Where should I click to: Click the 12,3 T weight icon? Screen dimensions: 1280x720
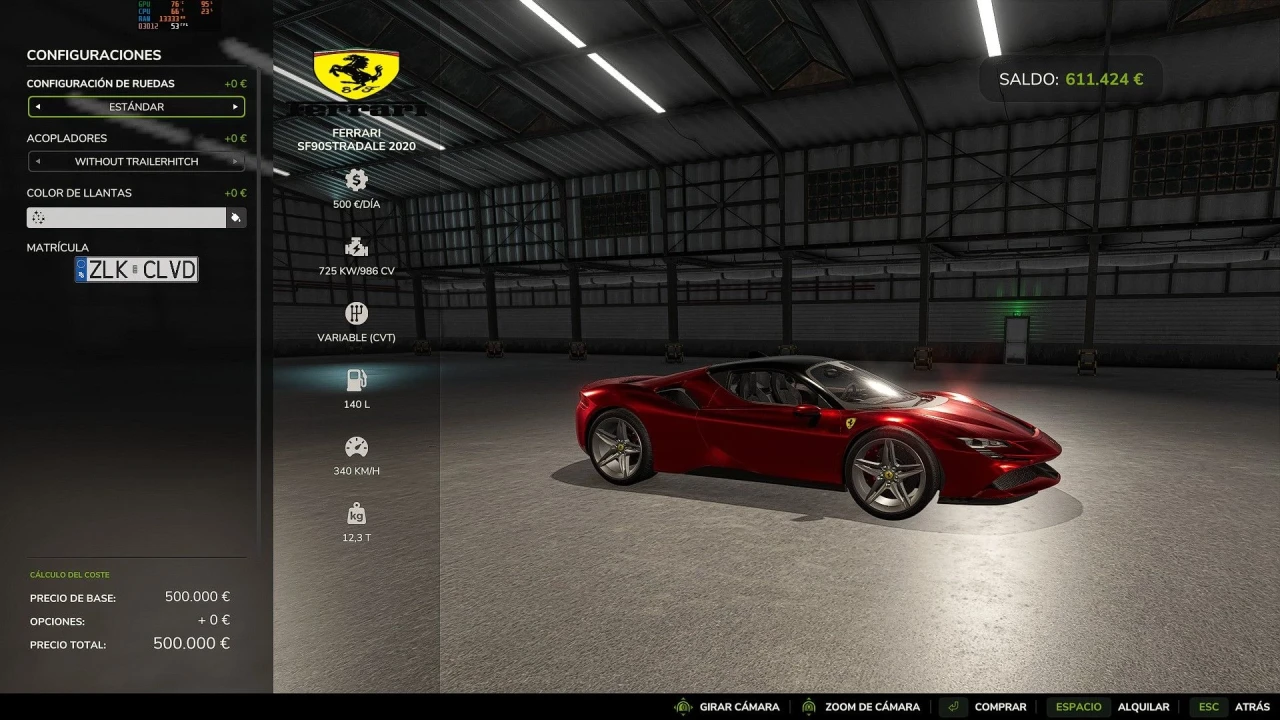tap(356, 514)
